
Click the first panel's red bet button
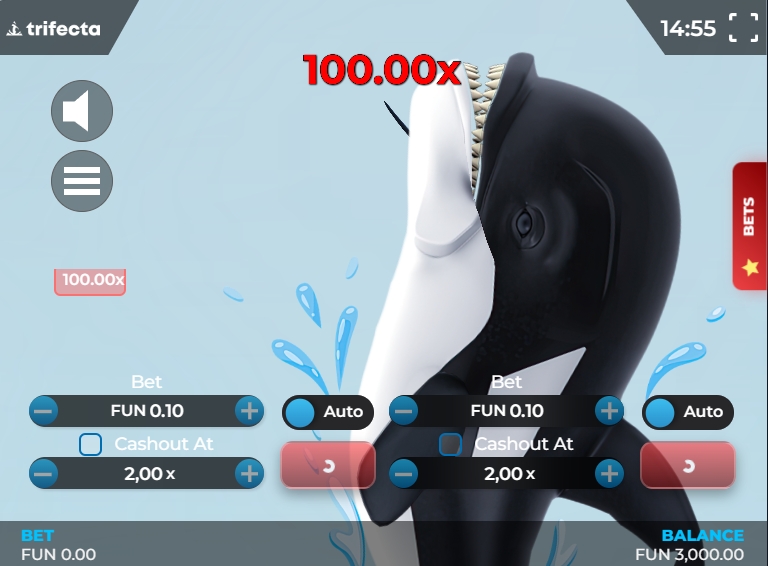(328, 465)
